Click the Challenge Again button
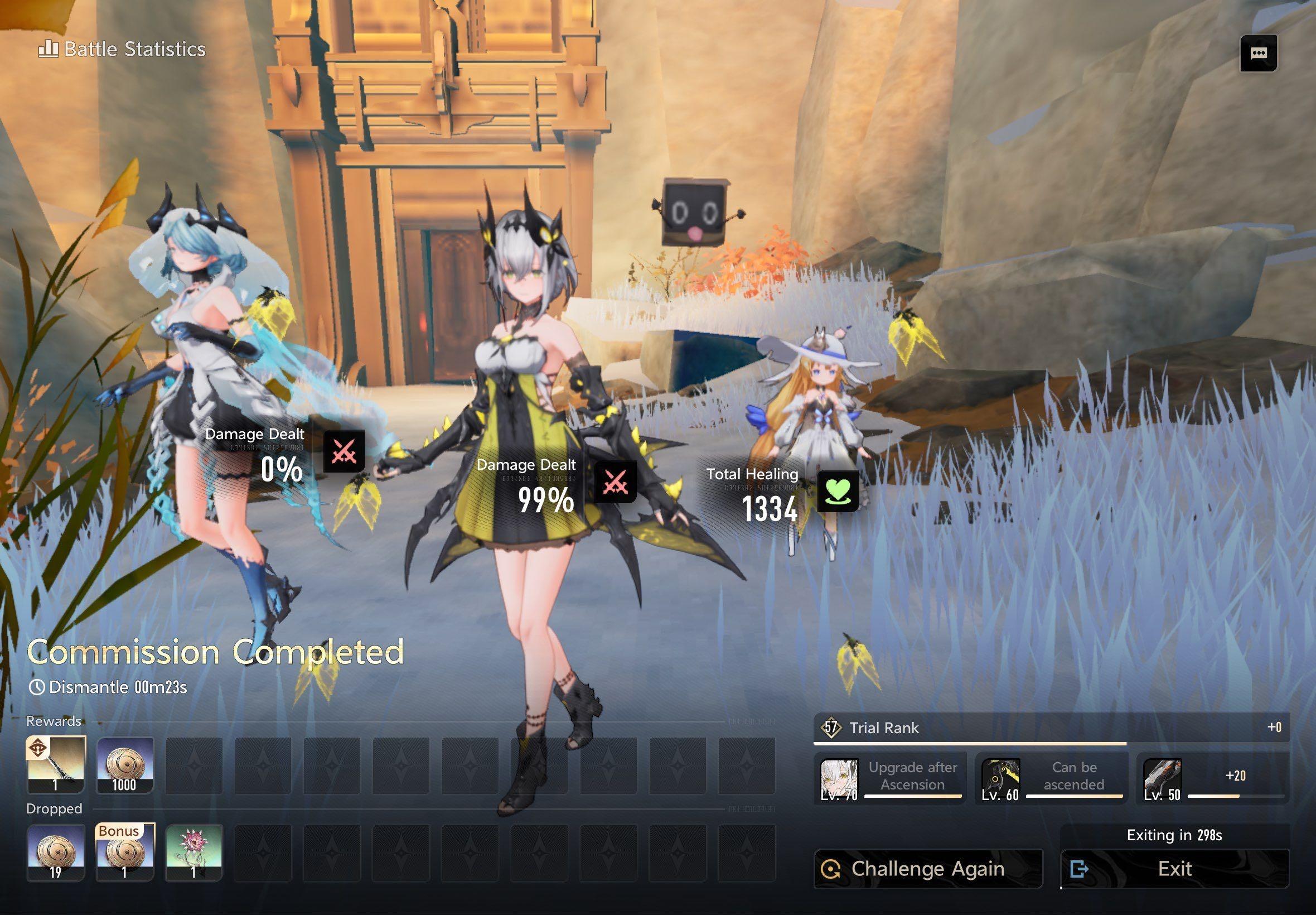This screenshot has height=915, width=1316. [x=927, y=869]
